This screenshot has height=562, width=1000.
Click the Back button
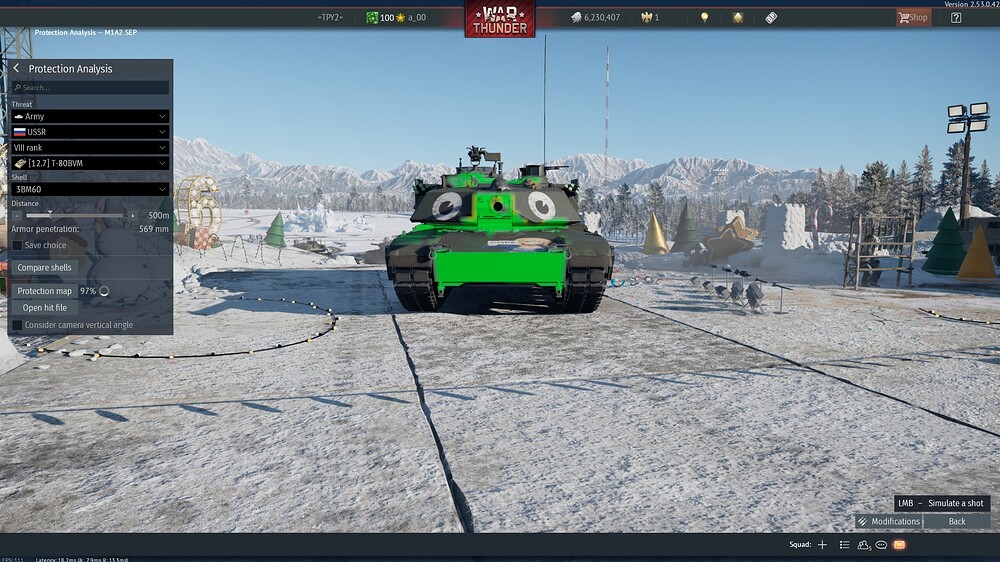[x=957, y=521]
